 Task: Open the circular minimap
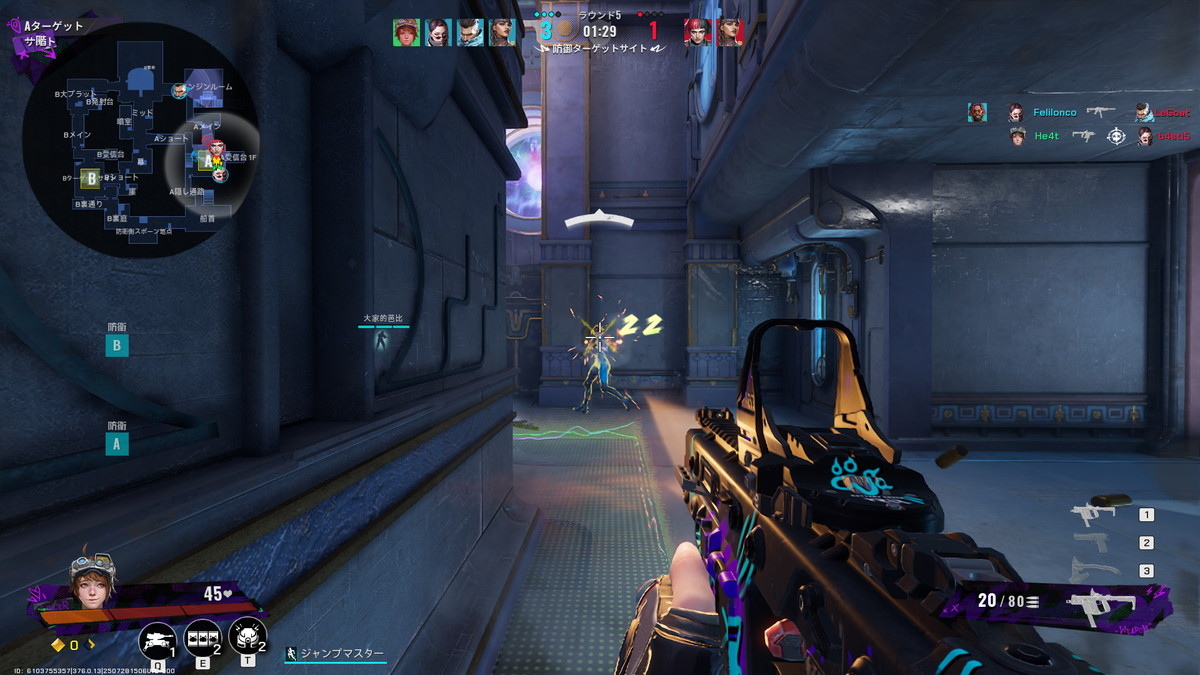coord(140,140)
